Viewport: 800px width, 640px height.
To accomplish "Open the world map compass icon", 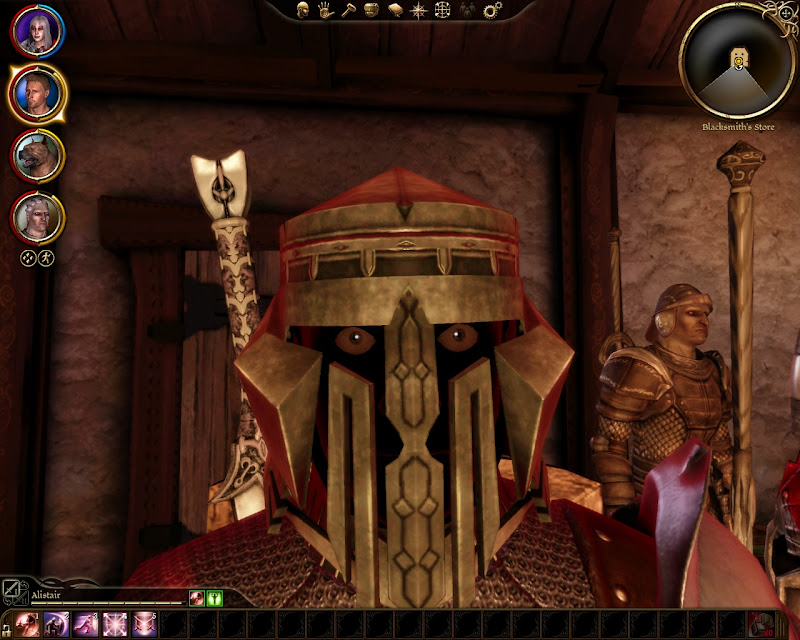I will [x=419, y=10].
